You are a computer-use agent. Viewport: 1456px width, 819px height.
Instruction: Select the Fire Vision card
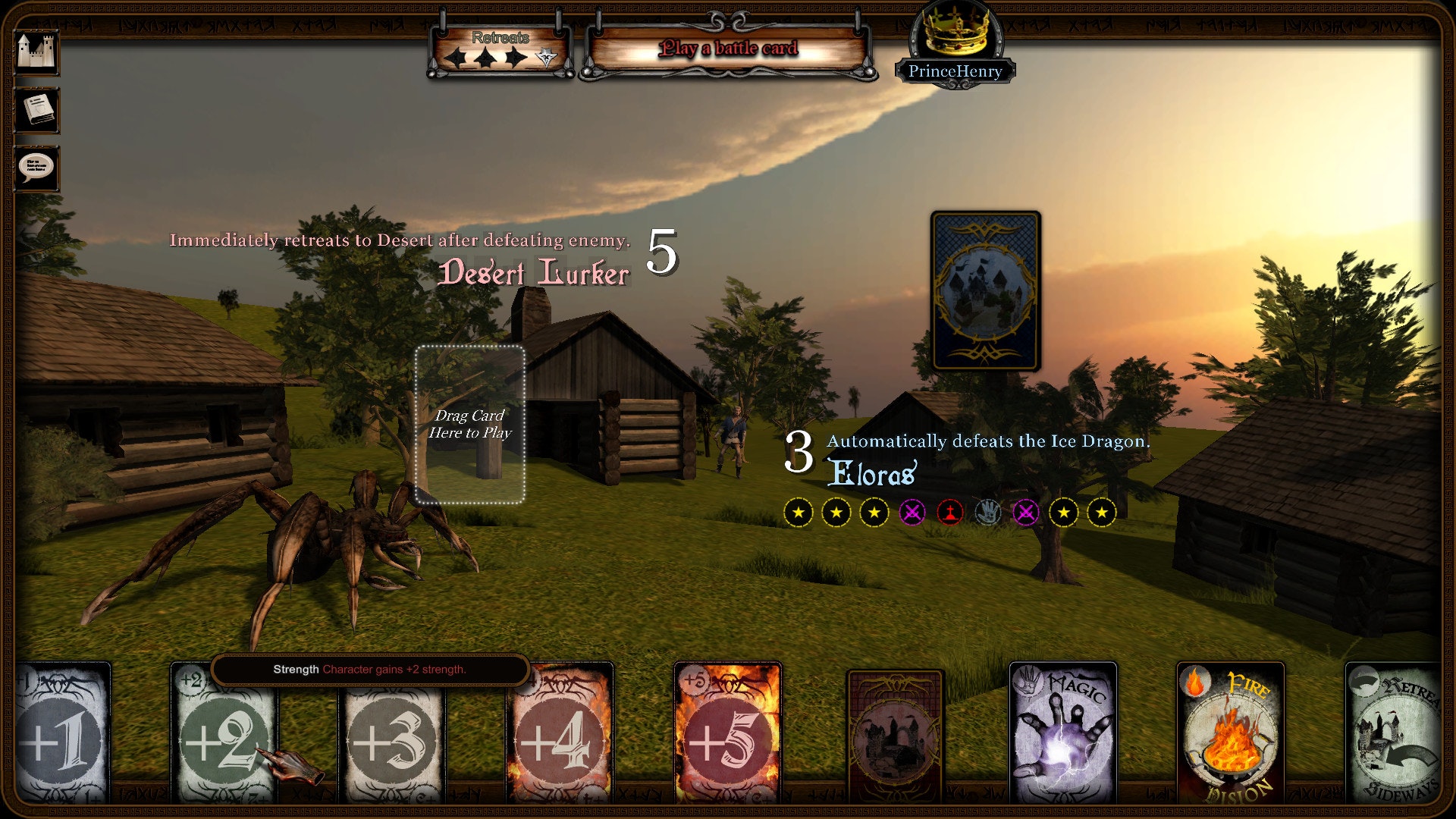1230,734
